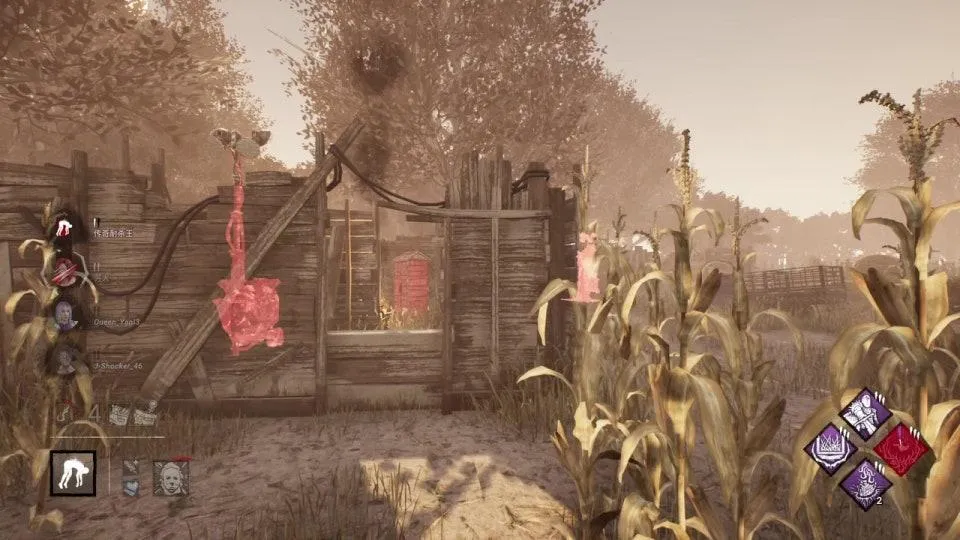Click the add-on icons beside the killer power
Viewport: 960px width, 540px height.
pos(132,477)
